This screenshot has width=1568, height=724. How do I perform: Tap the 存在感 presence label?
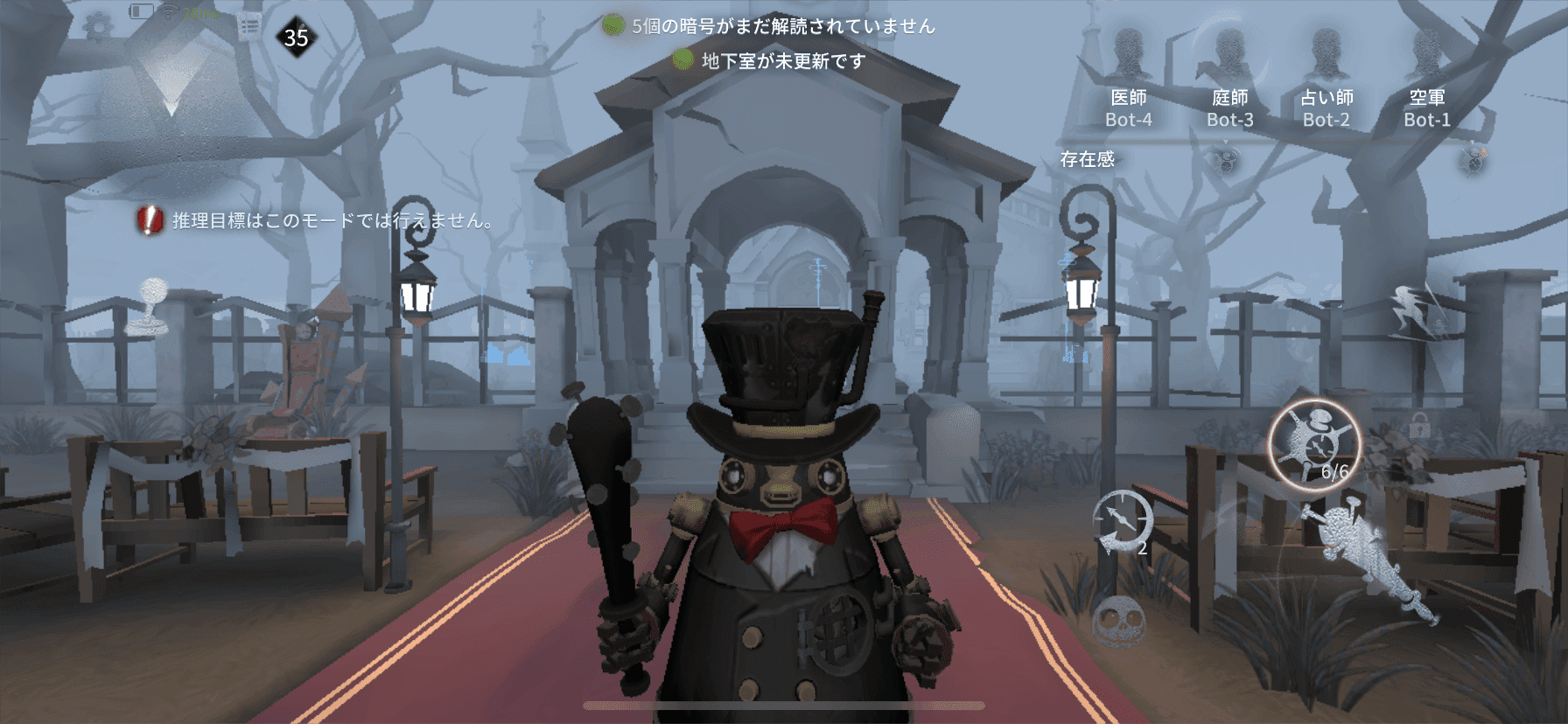1088,158
